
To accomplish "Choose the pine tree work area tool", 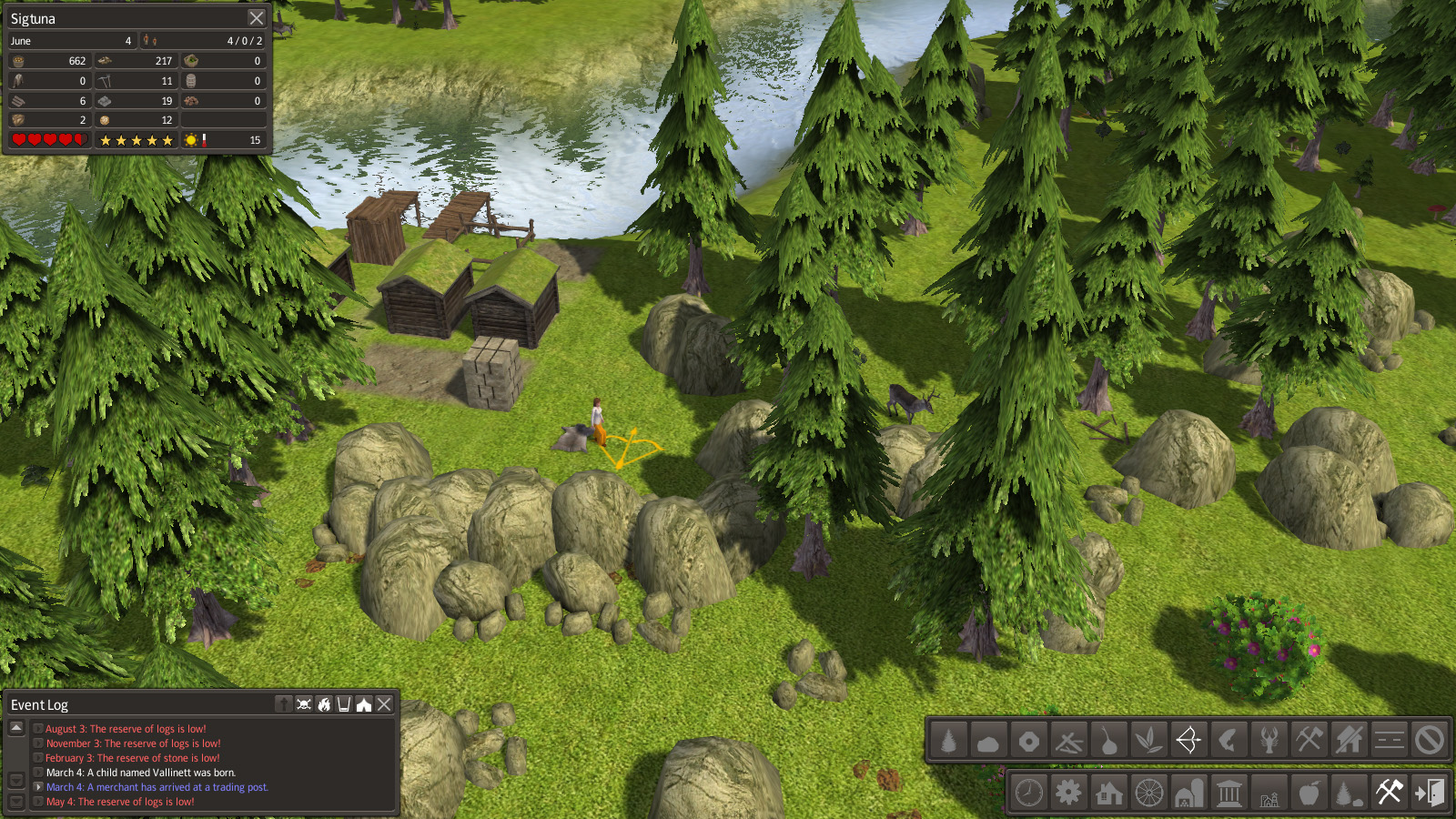I will pyautogui.click(x=948, y=740).
